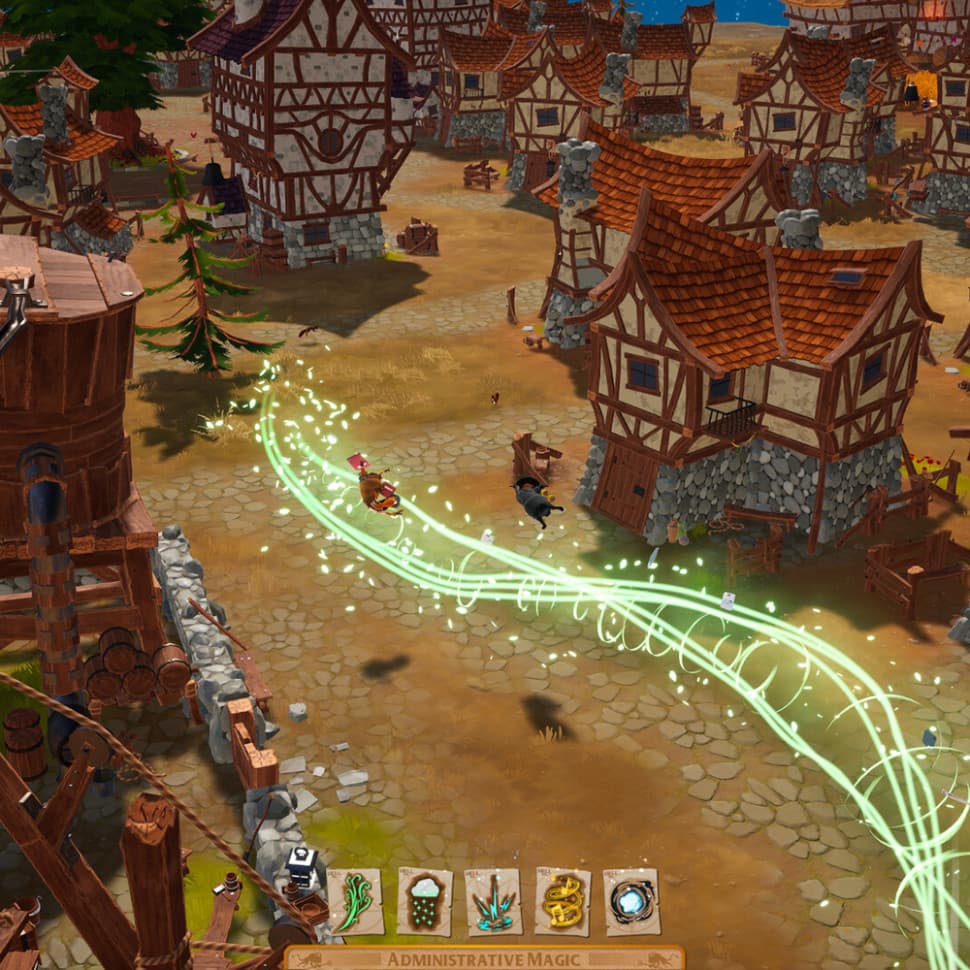Open the Administrative Magic banner
970x970 pixels.
coord(485,959)
